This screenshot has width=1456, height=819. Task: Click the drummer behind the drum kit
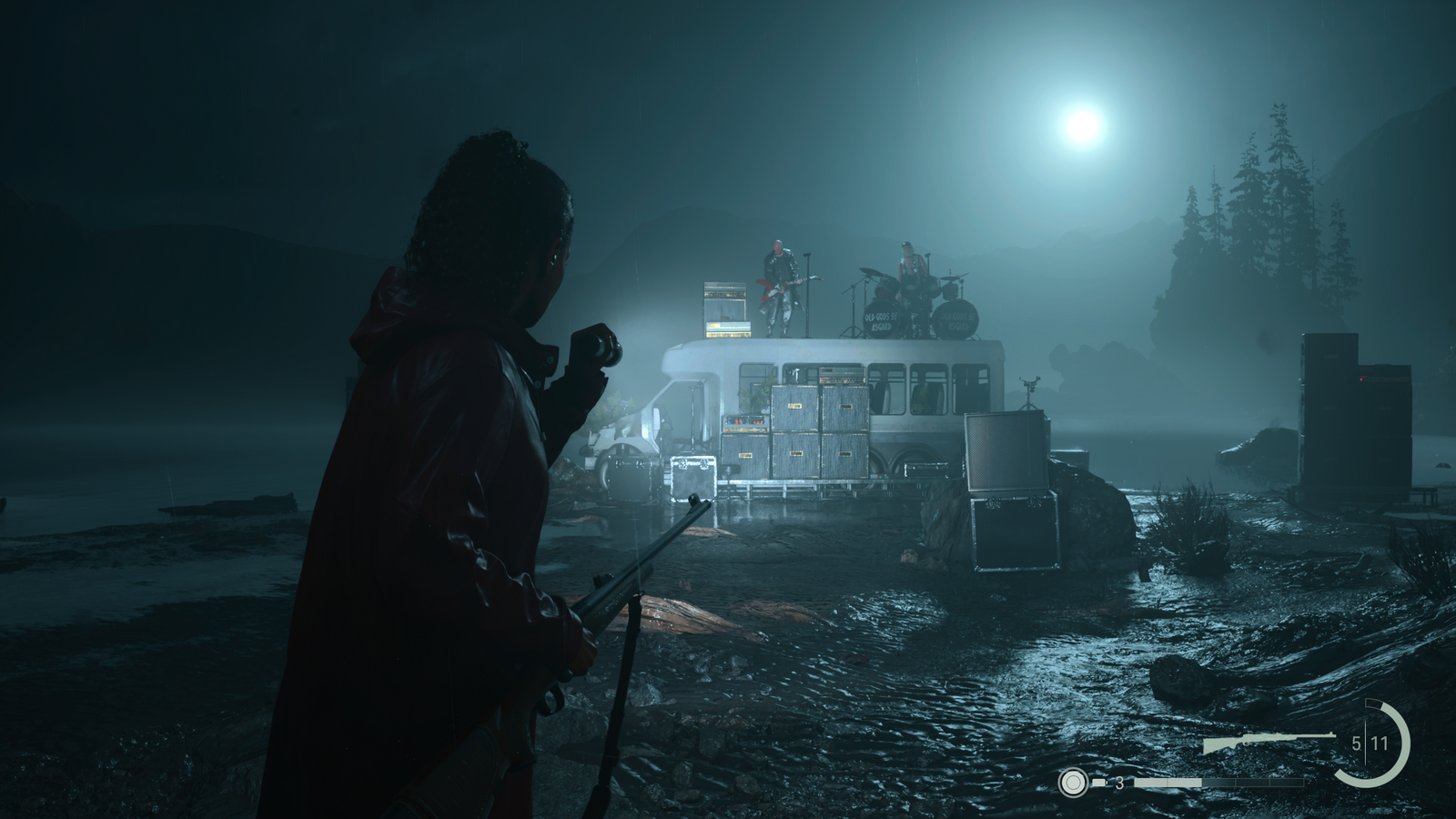click(x=910, y=262)
